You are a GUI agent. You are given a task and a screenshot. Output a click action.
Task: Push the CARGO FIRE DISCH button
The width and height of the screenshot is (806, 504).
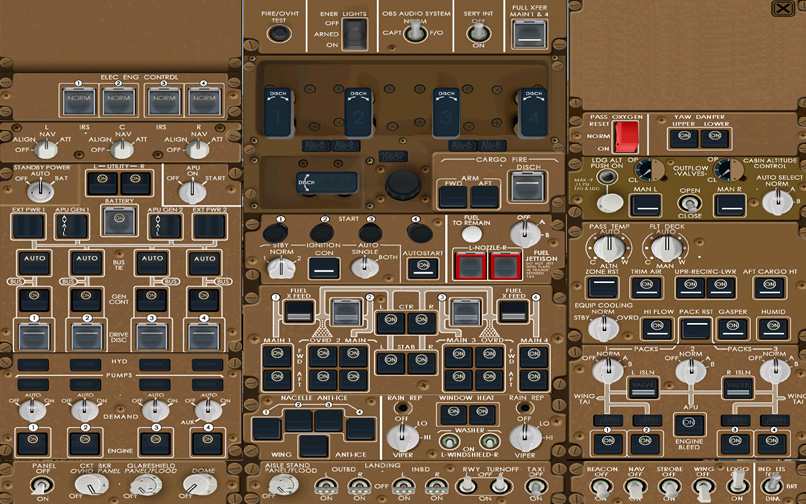coord(526,185)
